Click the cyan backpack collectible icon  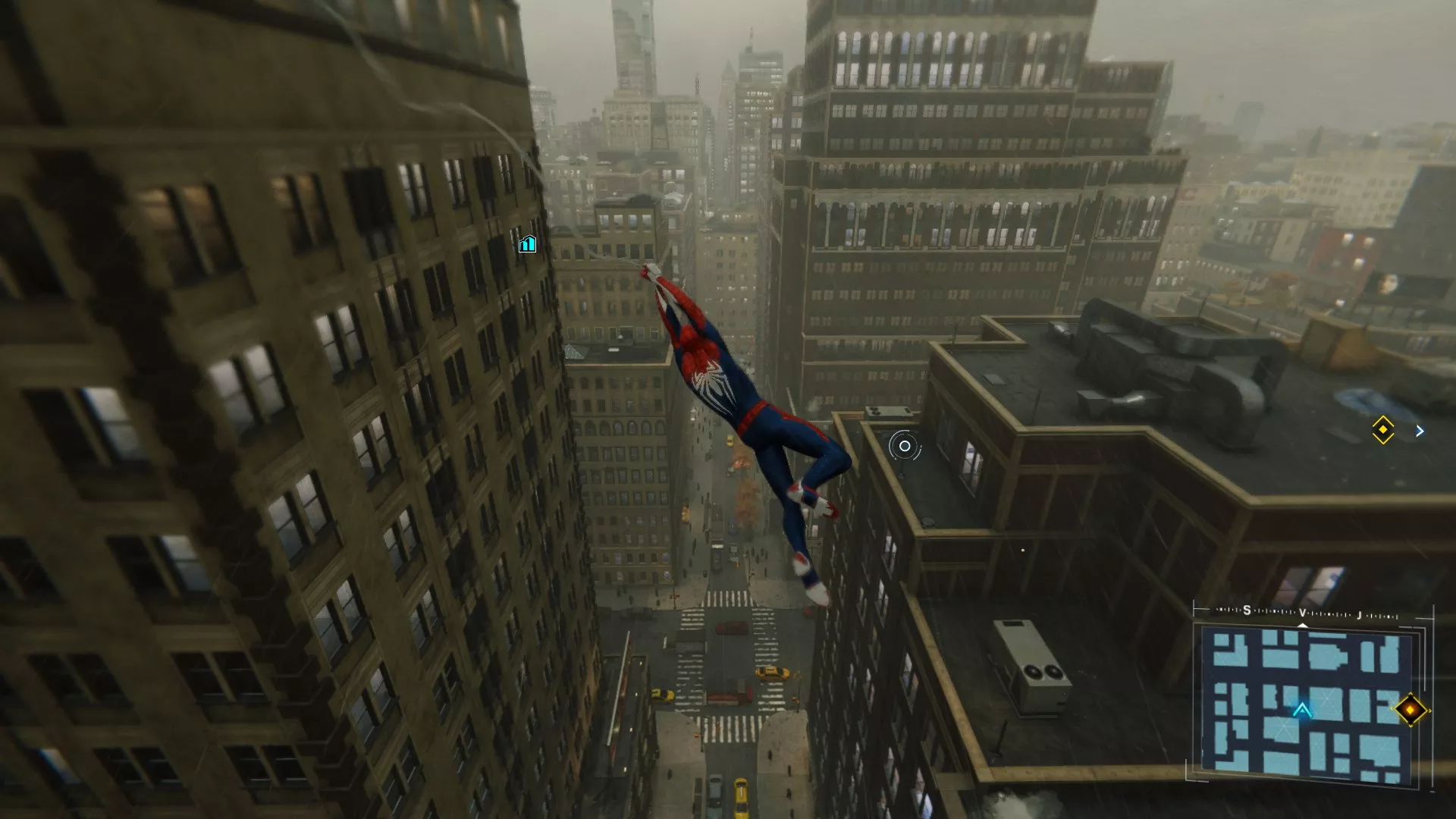pos(526,244)
